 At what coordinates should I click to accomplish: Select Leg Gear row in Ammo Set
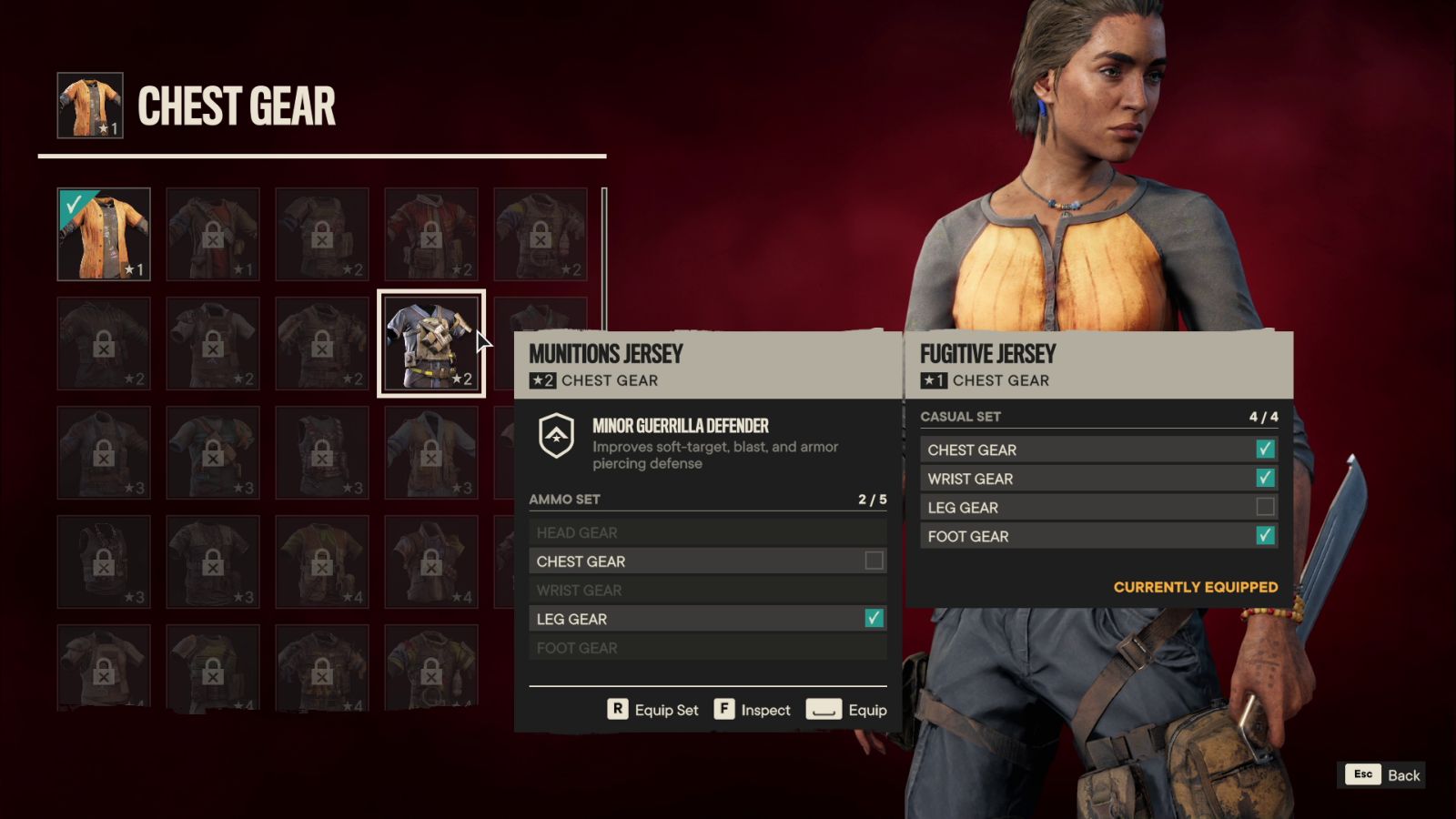(x=707, y=619)
